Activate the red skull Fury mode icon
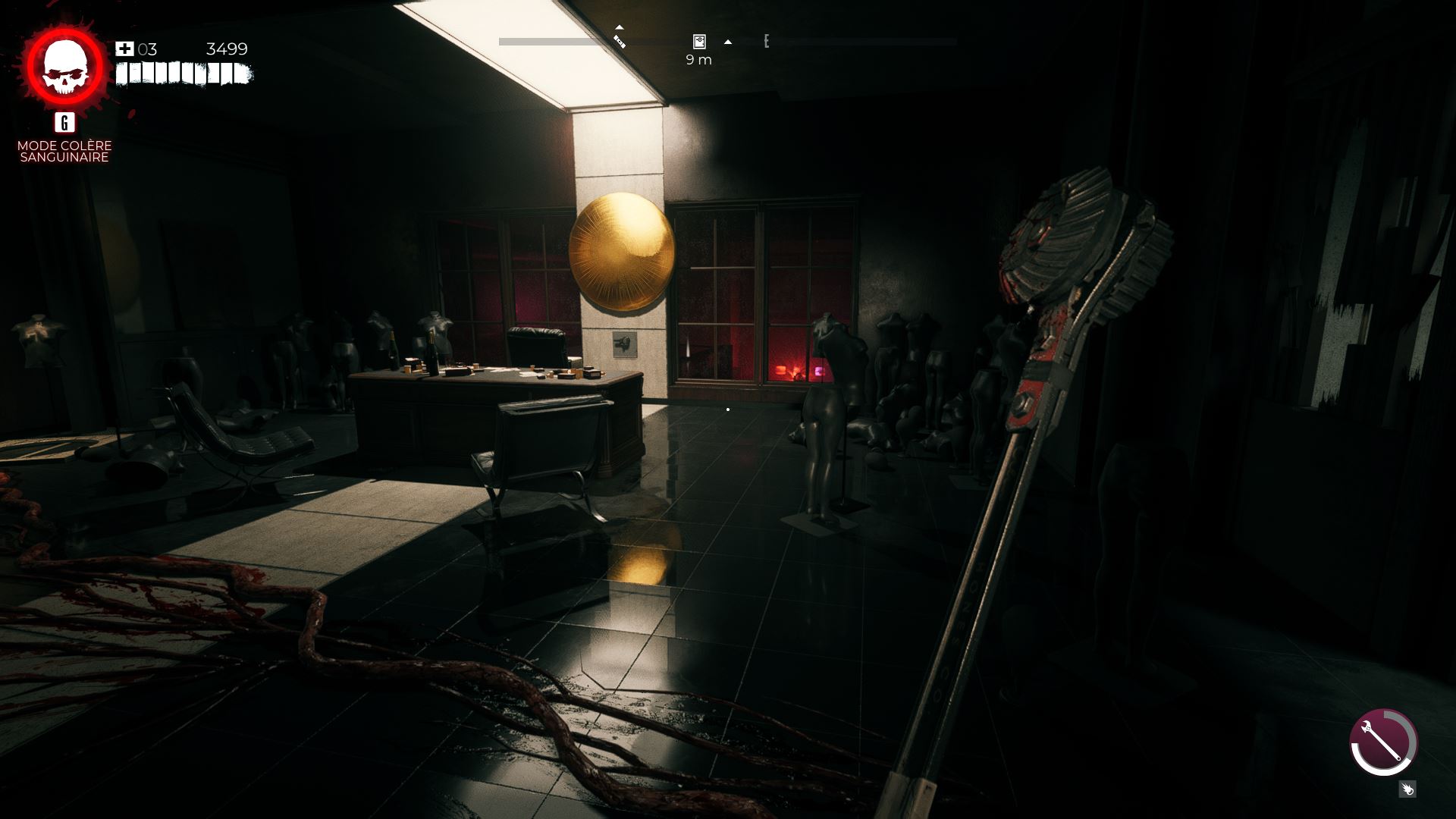Image resolution: width=1456 pixels, height=819 pixels. 65,67
